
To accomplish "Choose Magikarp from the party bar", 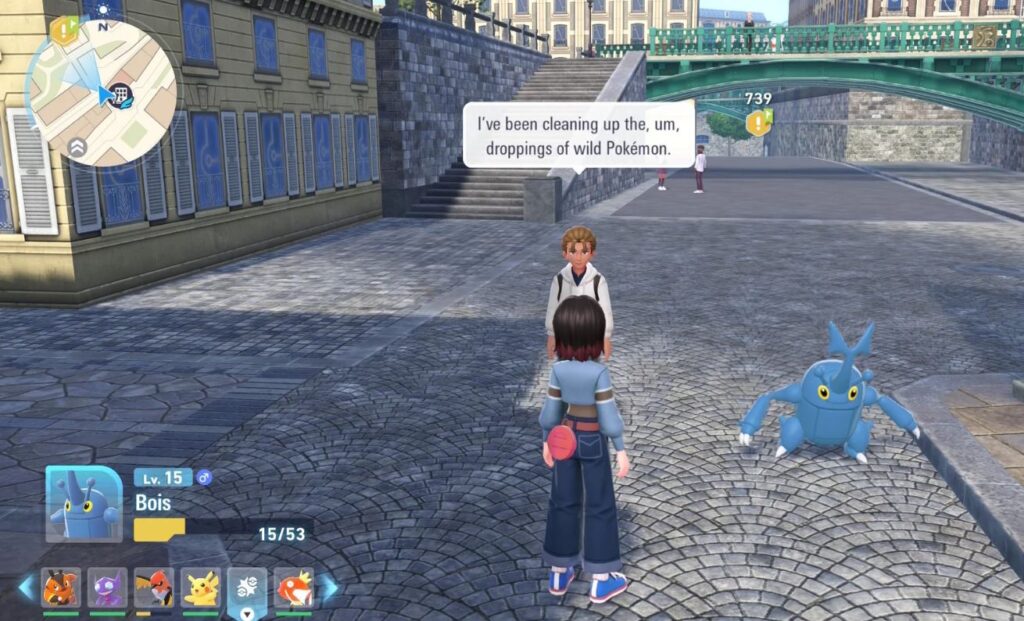I will coord(294,587).
